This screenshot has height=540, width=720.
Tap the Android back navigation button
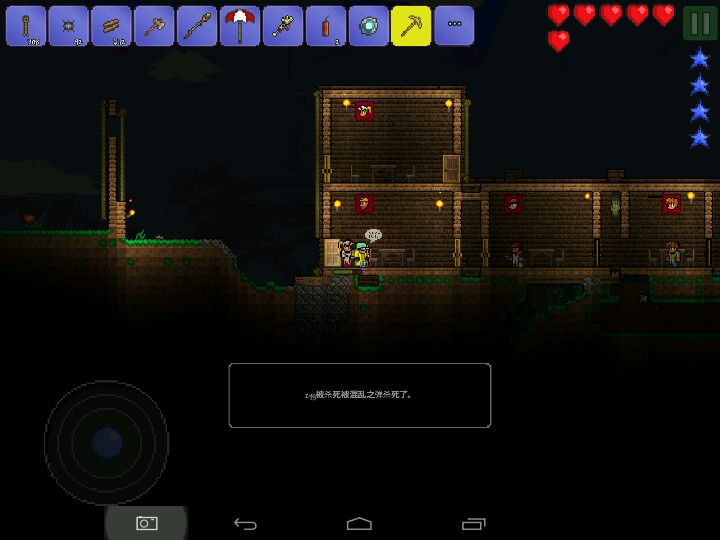pyautogui.click(x=245, y=523)
